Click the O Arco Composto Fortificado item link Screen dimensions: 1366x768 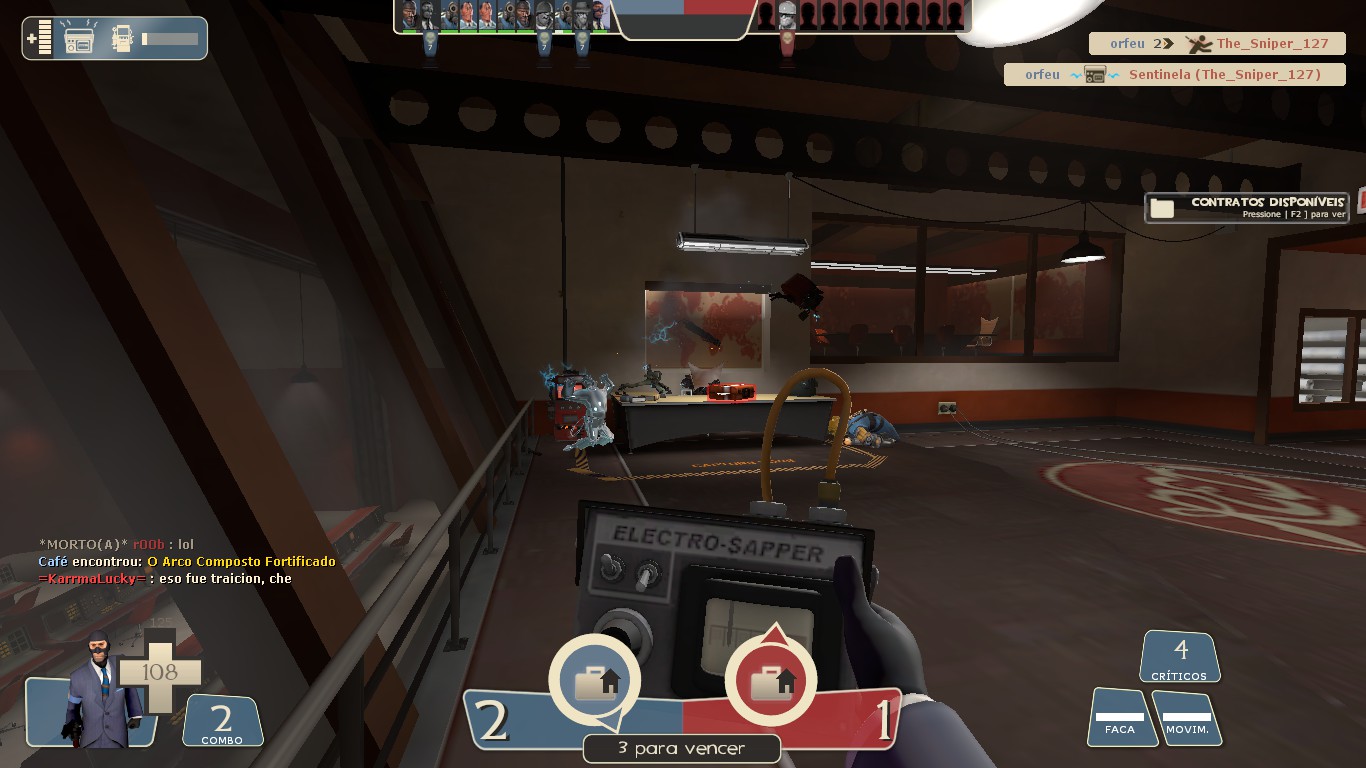pyautogui.click(x=241, y=562)
